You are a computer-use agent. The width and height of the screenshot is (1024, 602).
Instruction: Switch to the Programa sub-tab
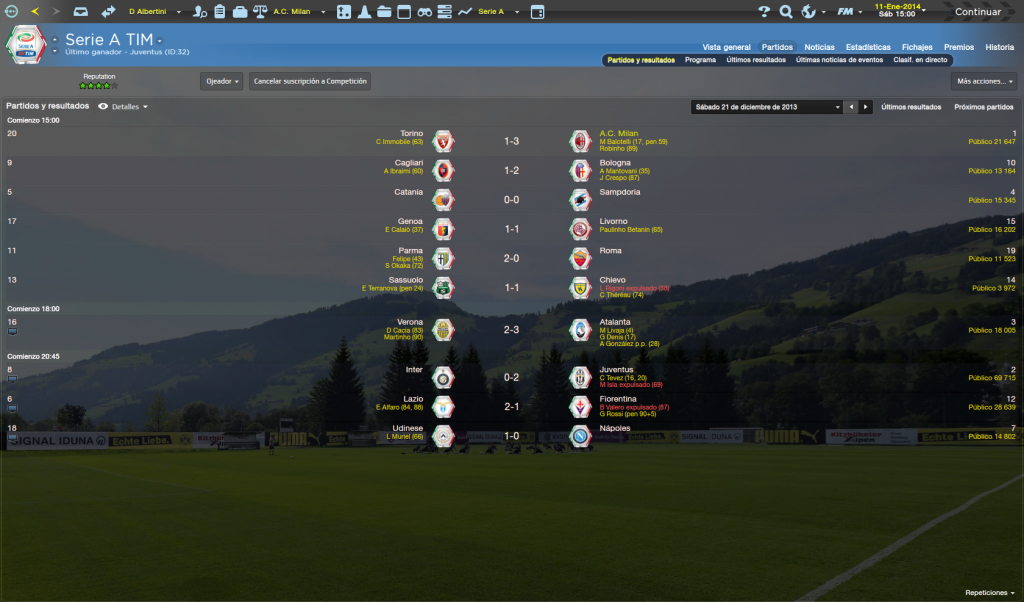[700, 60]
